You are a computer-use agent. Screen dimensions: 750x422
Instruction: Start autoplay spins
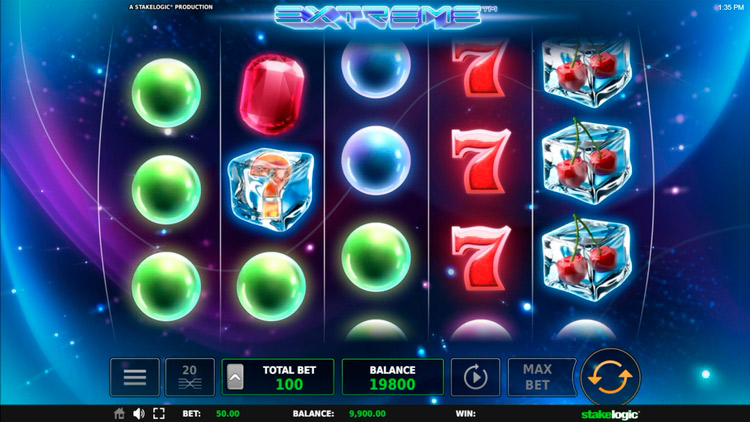pos(475,377)
